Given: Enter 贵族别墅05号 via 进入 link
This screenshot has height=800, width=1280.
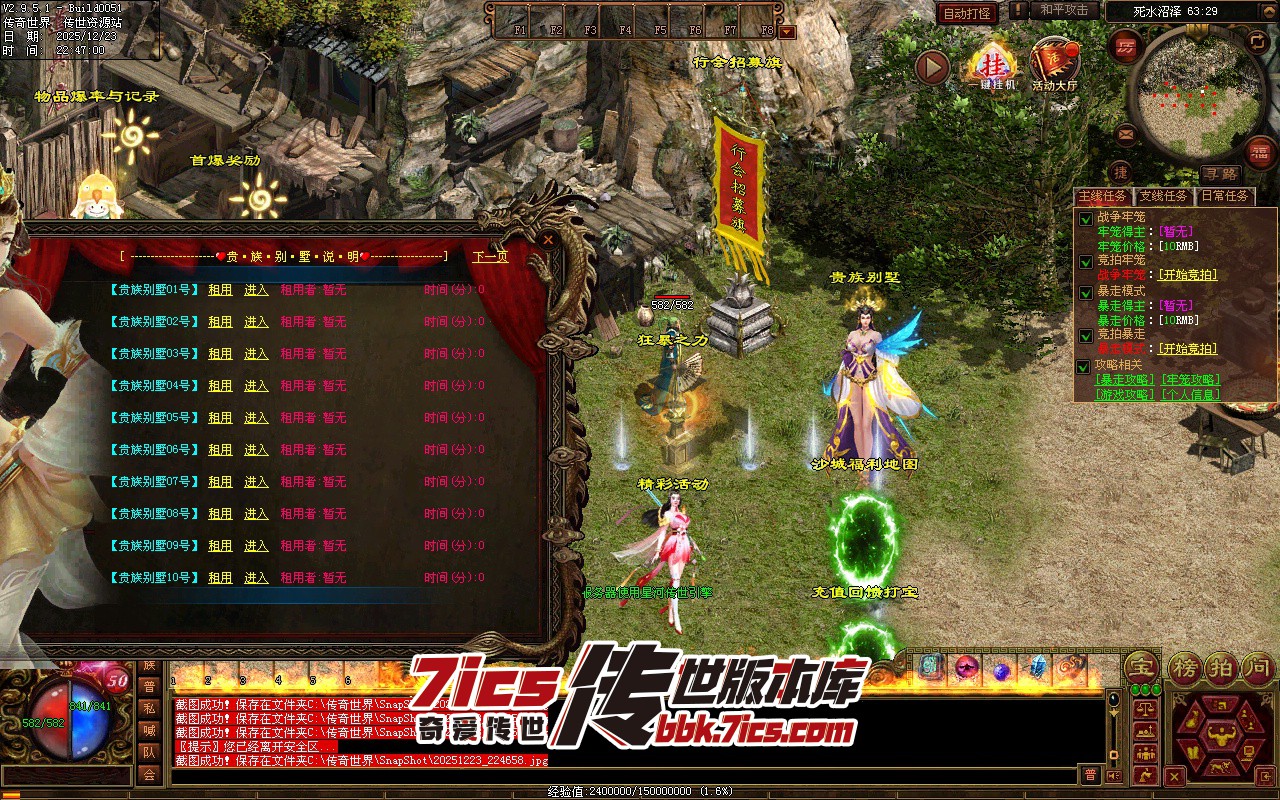Looking at the screenshot, I should (x=256, y=418).
